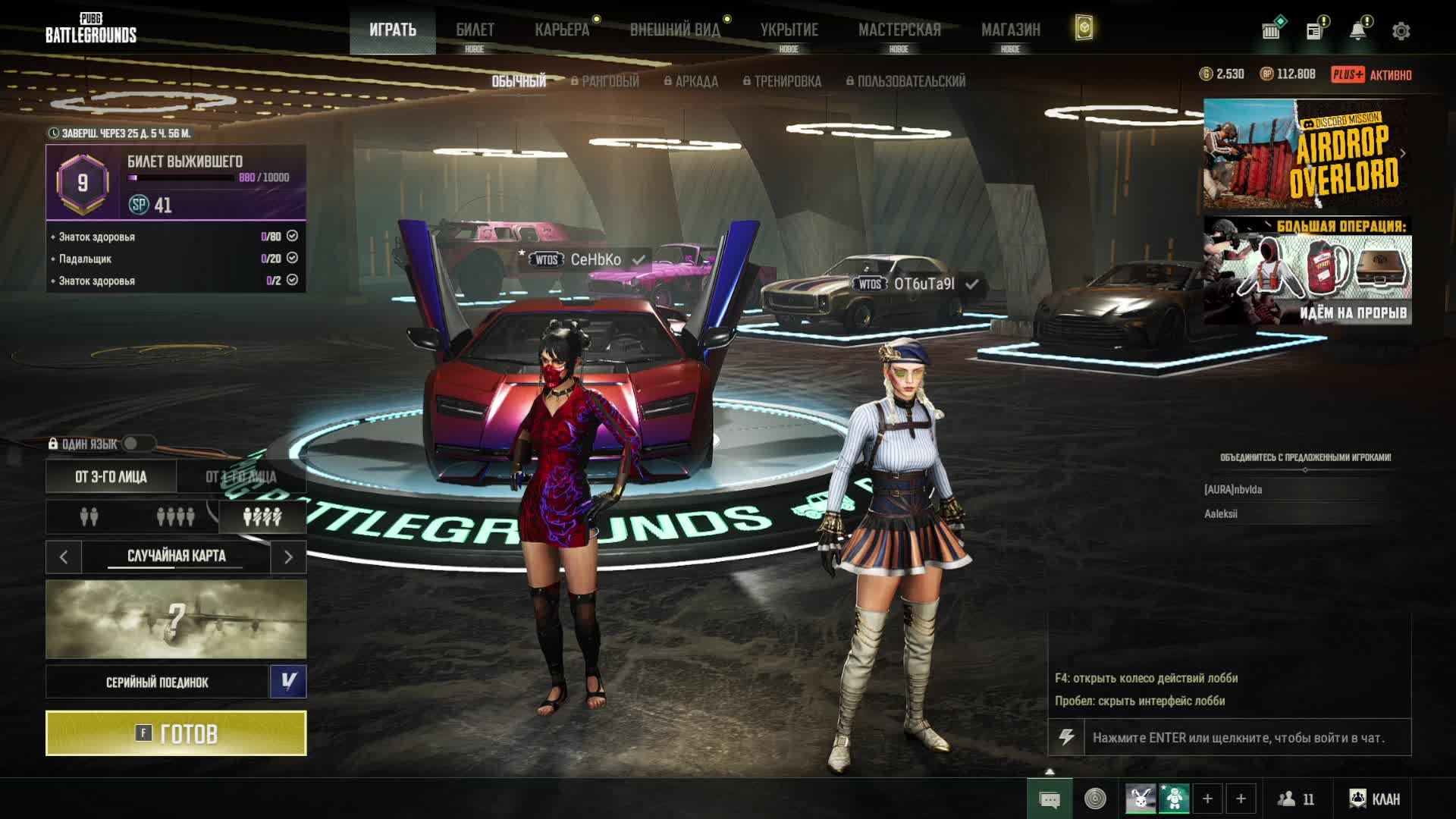Invite suggested player Aaleksii
This screenshot has width=1456, height=819.
pos(1221,514)
